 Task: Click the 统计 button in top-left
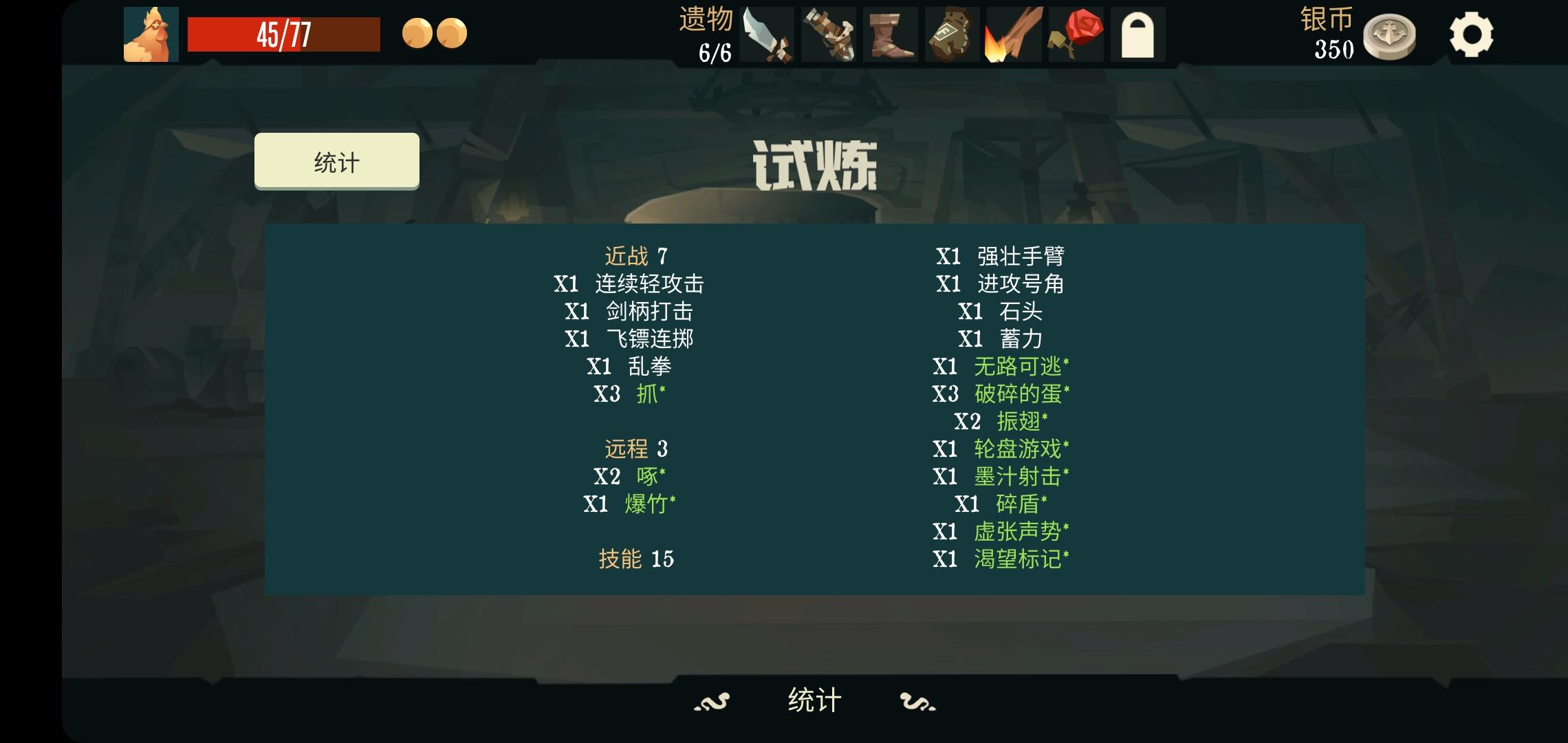(x=337, y=160)
